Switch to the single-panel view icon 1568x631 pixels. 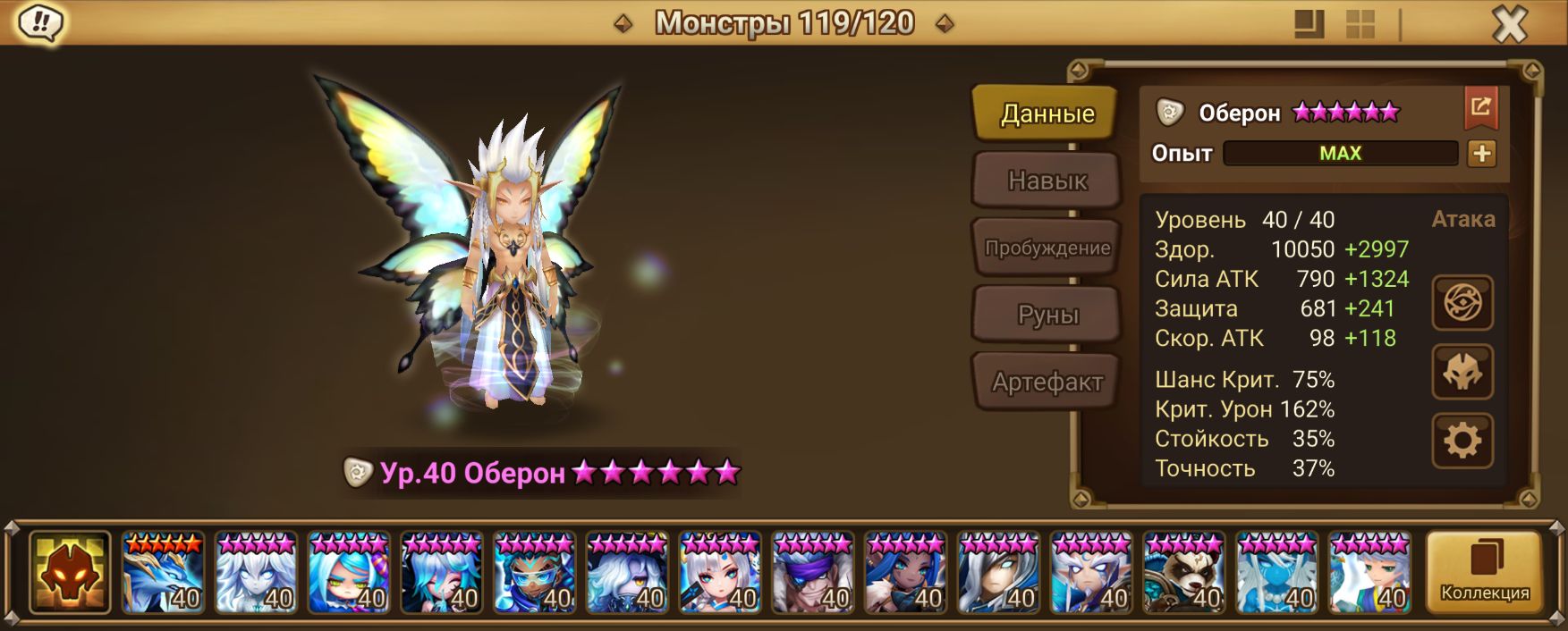[1309, 24]
